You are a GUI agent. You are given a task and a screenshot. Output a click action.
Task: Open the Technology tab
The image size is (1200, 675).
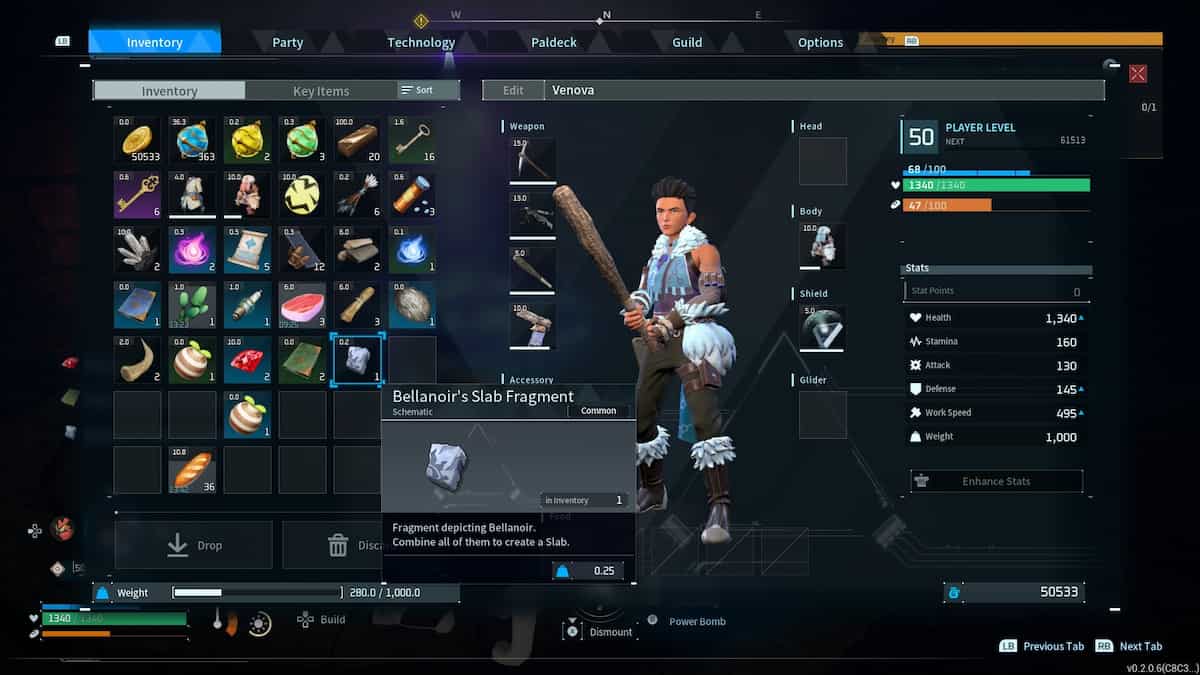click(421, 42)
